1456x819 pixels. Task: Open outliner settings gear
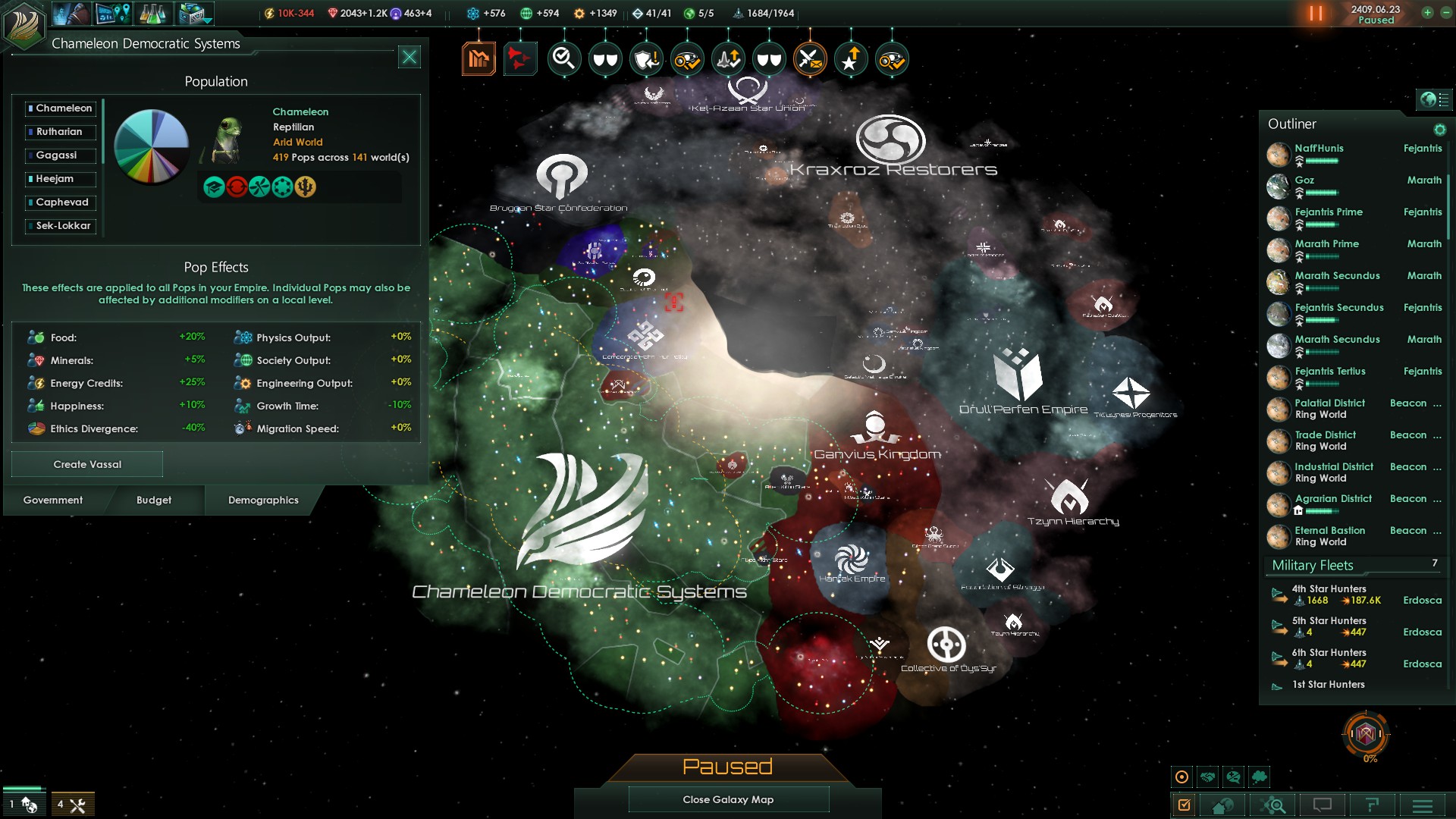coord(1439,130)
